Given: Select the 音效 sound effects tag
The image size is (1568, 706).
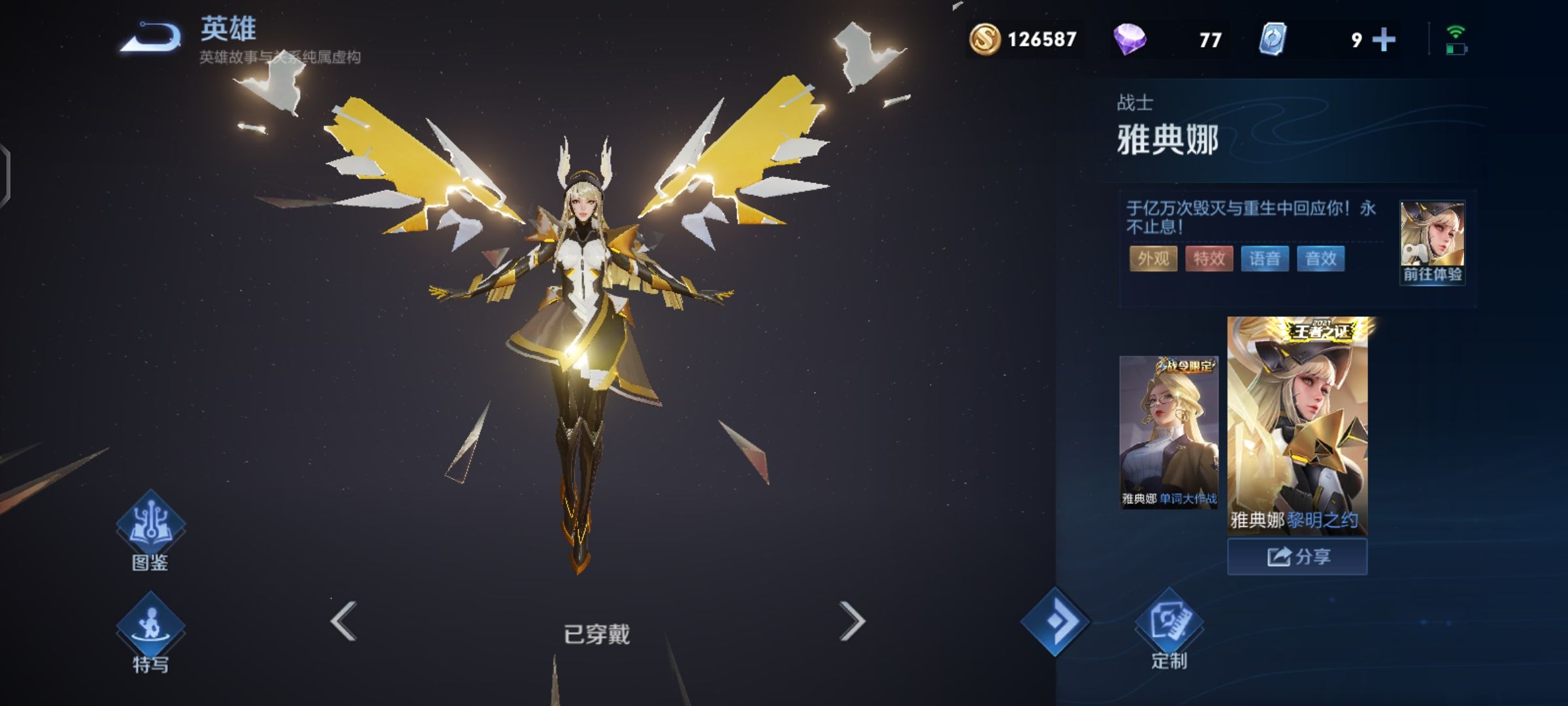Looking at the screenshot, I should pos(1320,259).
